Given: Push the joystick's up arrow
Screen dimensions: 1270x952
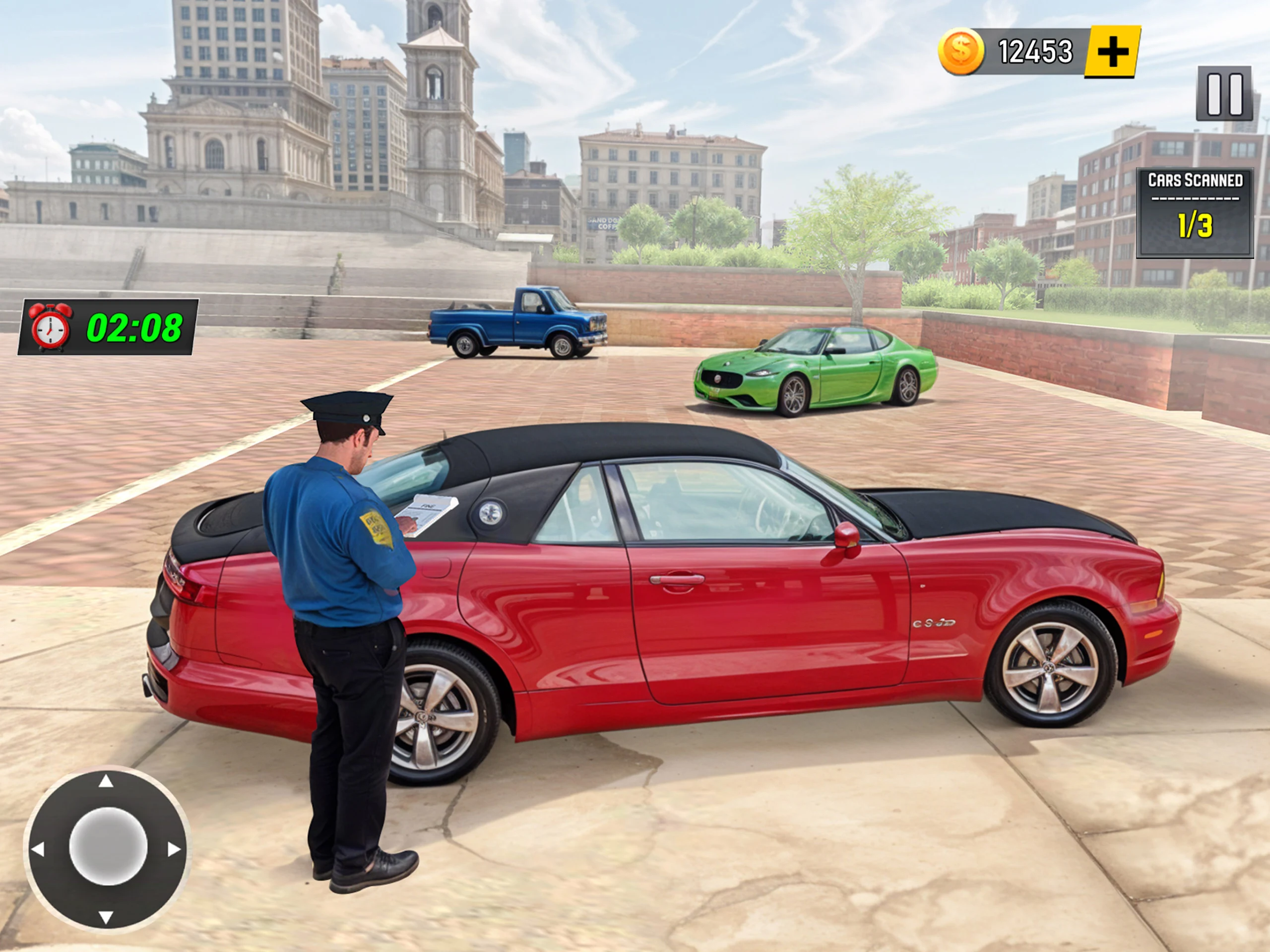Looking at the screenshot, I should [x=106, y=781].
